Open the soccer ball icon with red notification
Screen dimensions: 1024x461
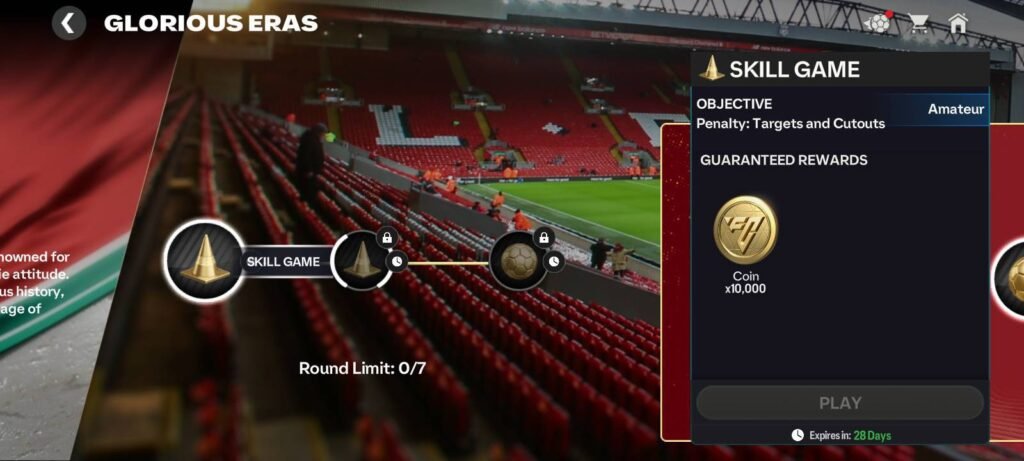click(x=878, y=23)
